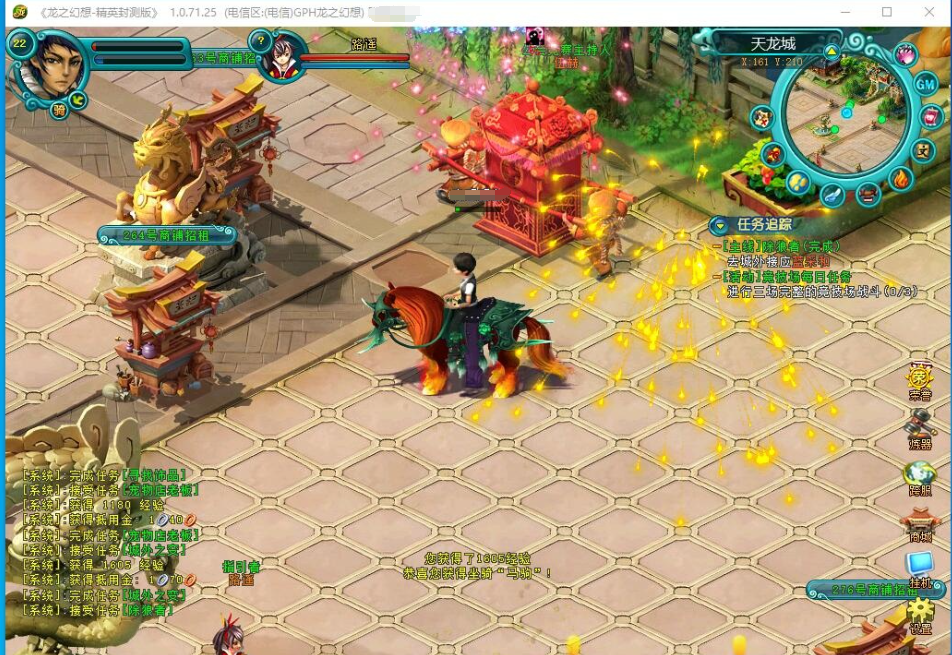Open the GM help button

click(926, 86)
